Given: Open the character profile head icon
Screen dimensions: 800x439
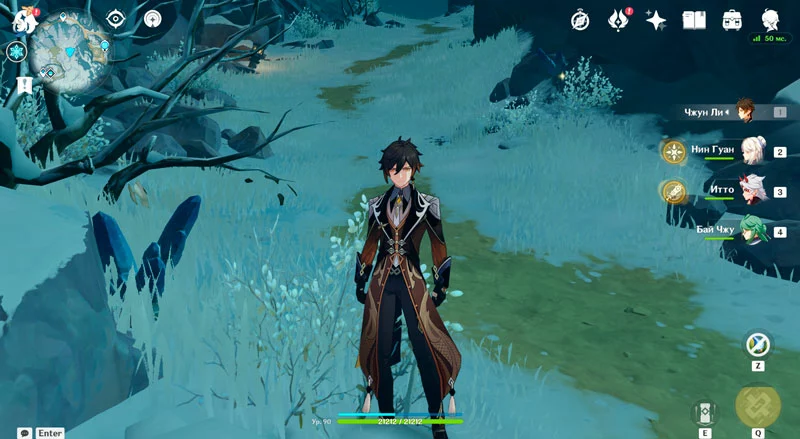Looking at the screenshot, I should tap(770, 19).
